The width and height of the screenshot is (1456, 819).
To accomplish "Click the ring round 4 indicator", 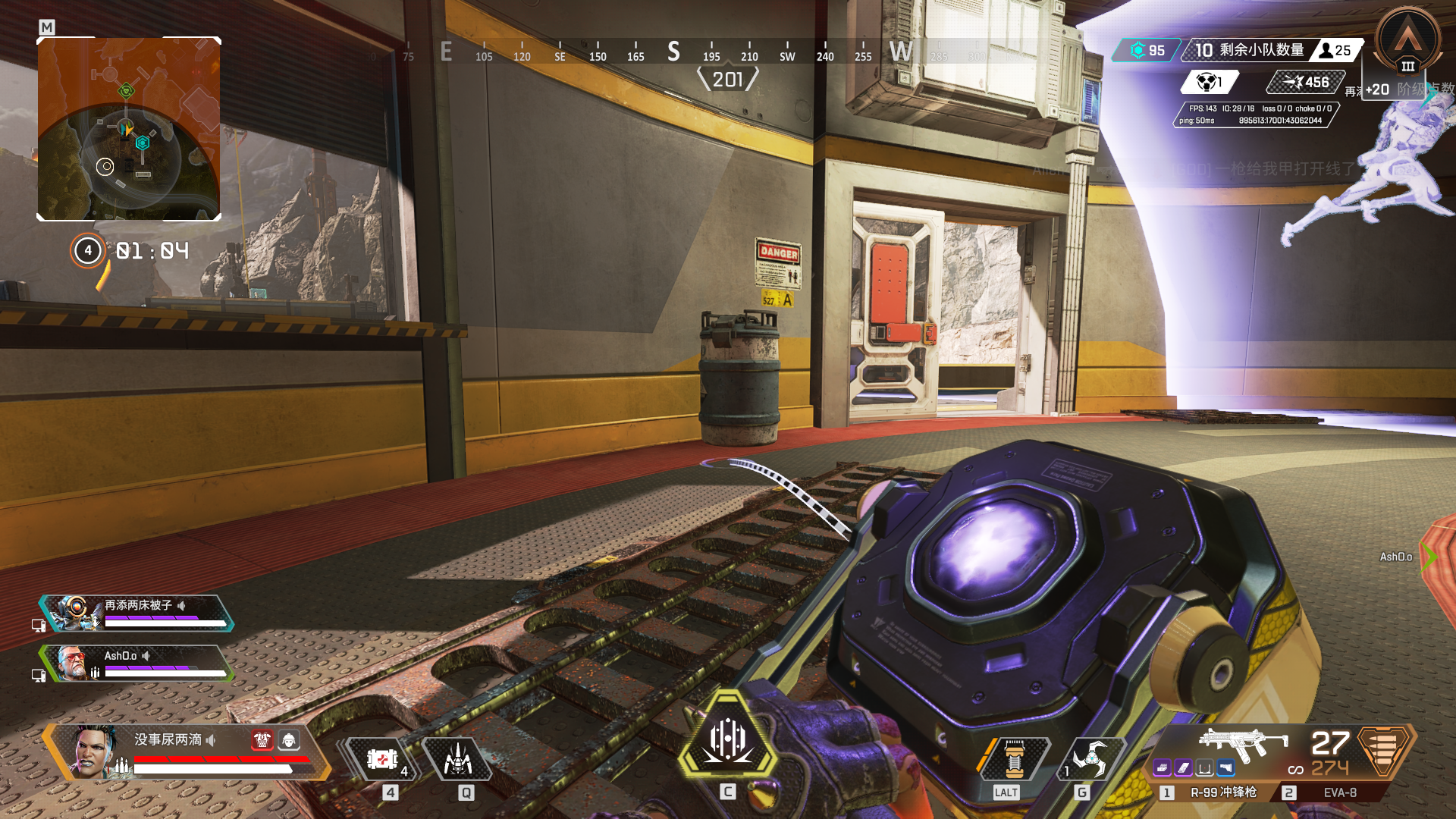I will tap(88, 250).
